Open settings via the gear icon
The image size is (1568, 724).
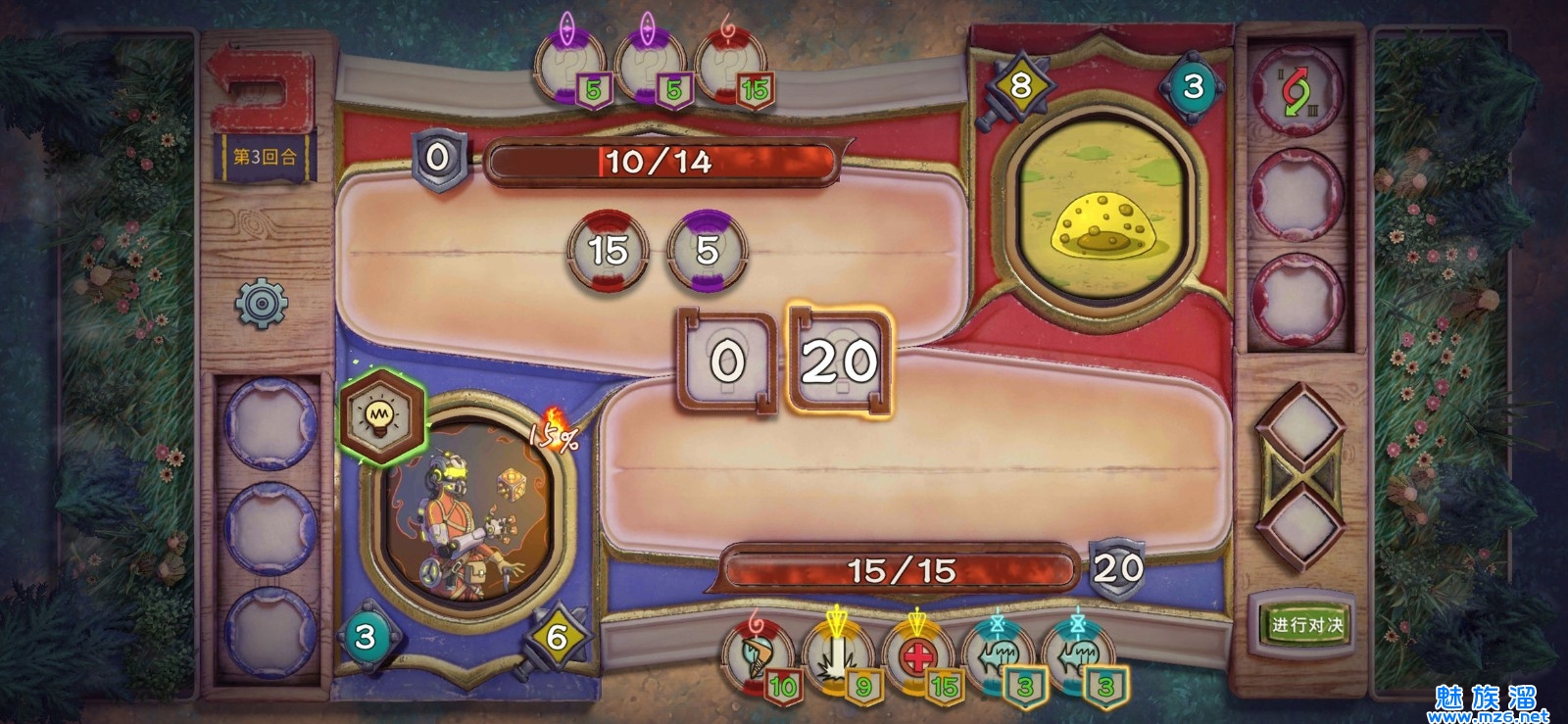[261, 304]
